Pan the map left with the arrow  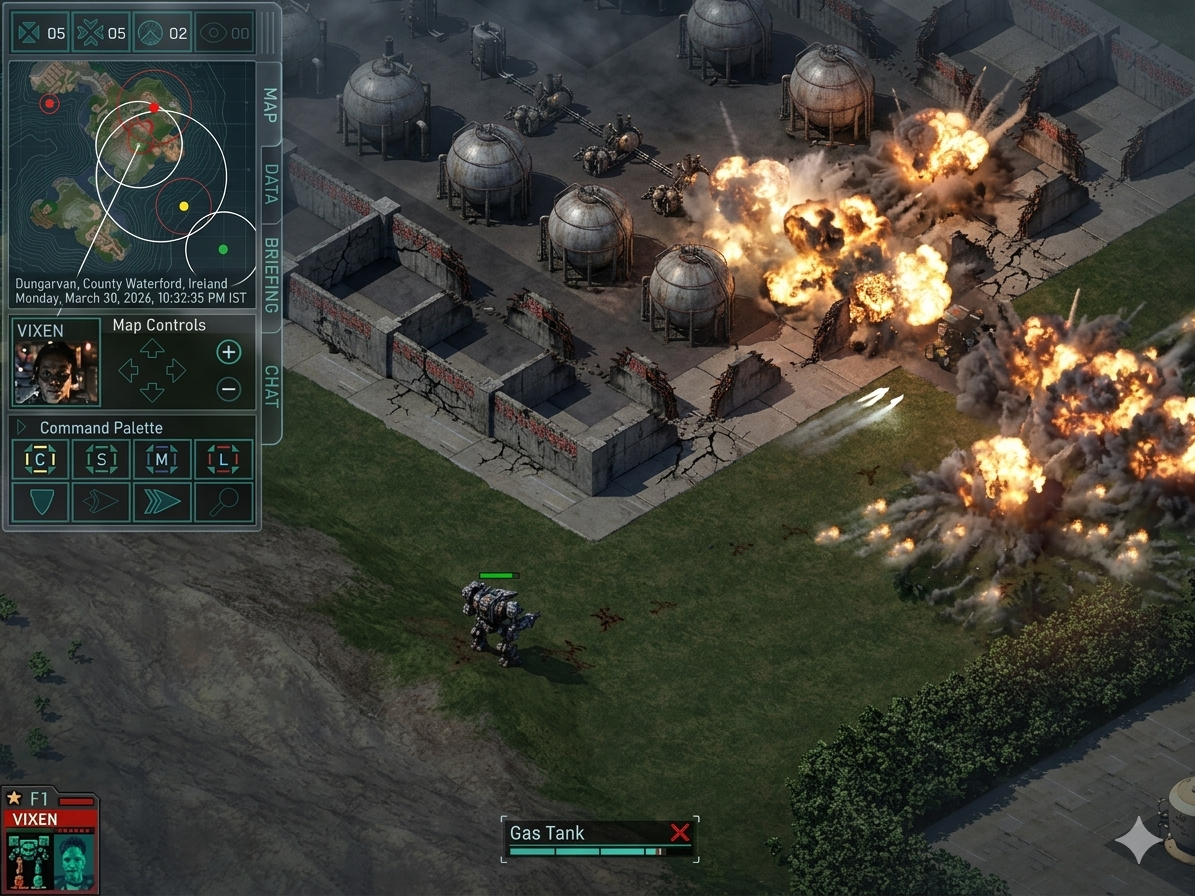(129, 371)
